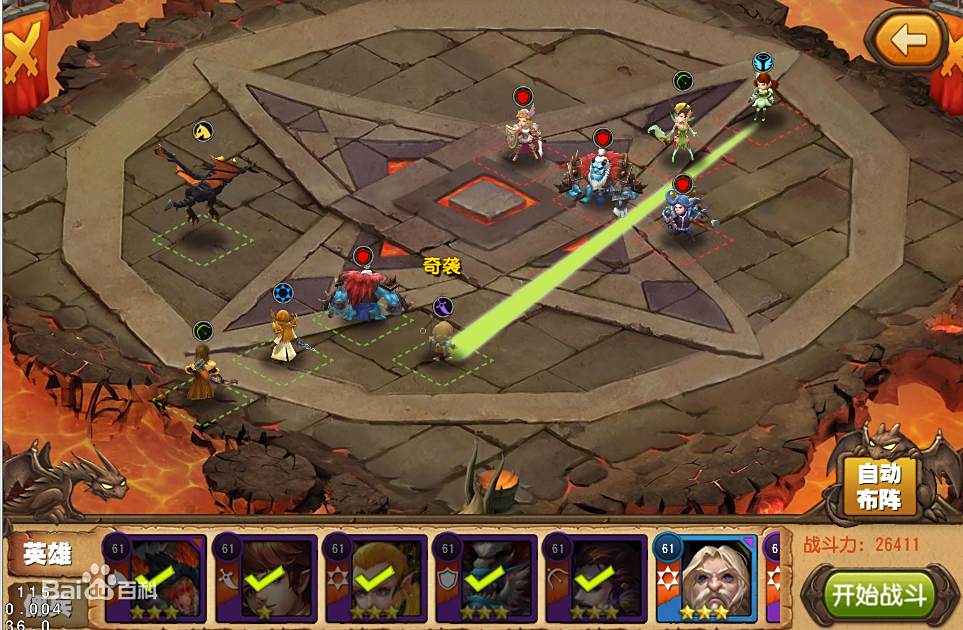Choose the brown-haired one-star hero card
The height and width of the screenshot is (630, 963).
pyautogui.click(x=265, y=580)
